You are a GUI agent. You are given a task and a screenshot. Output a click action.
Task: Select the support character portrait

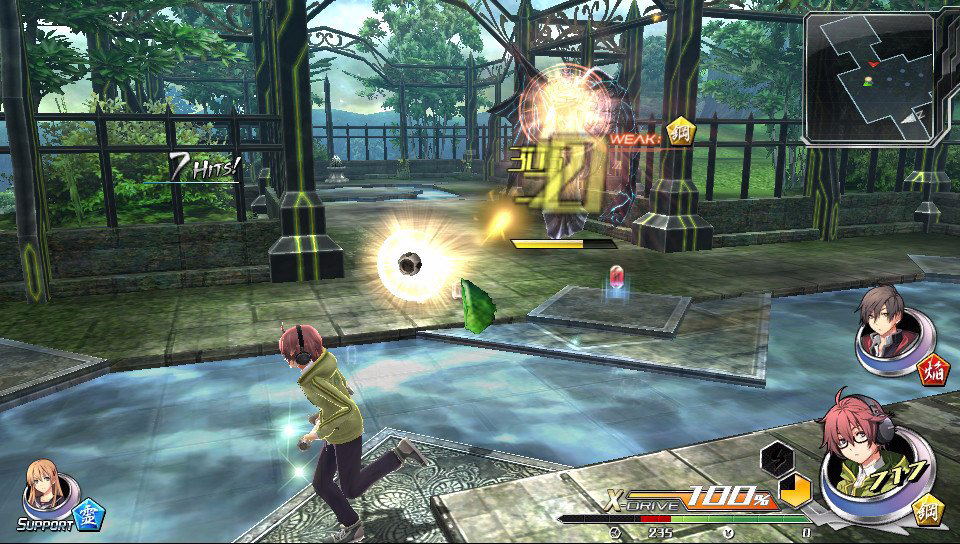pos(47,486)
